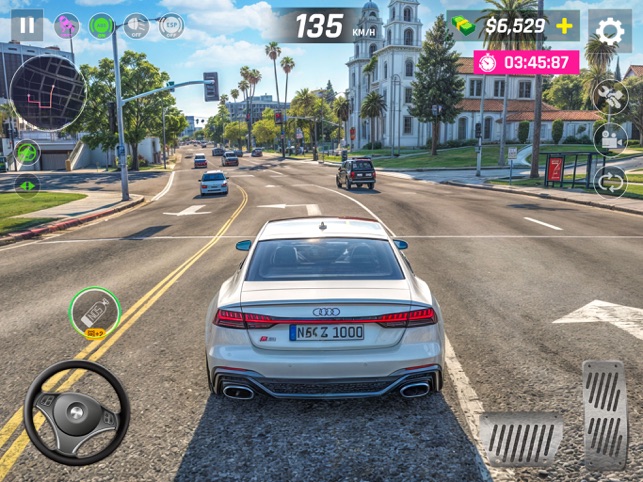The height and width of the screenshot is (482, 643).
Task: Activate the NOS nitro boost
Action: [95, 313]
